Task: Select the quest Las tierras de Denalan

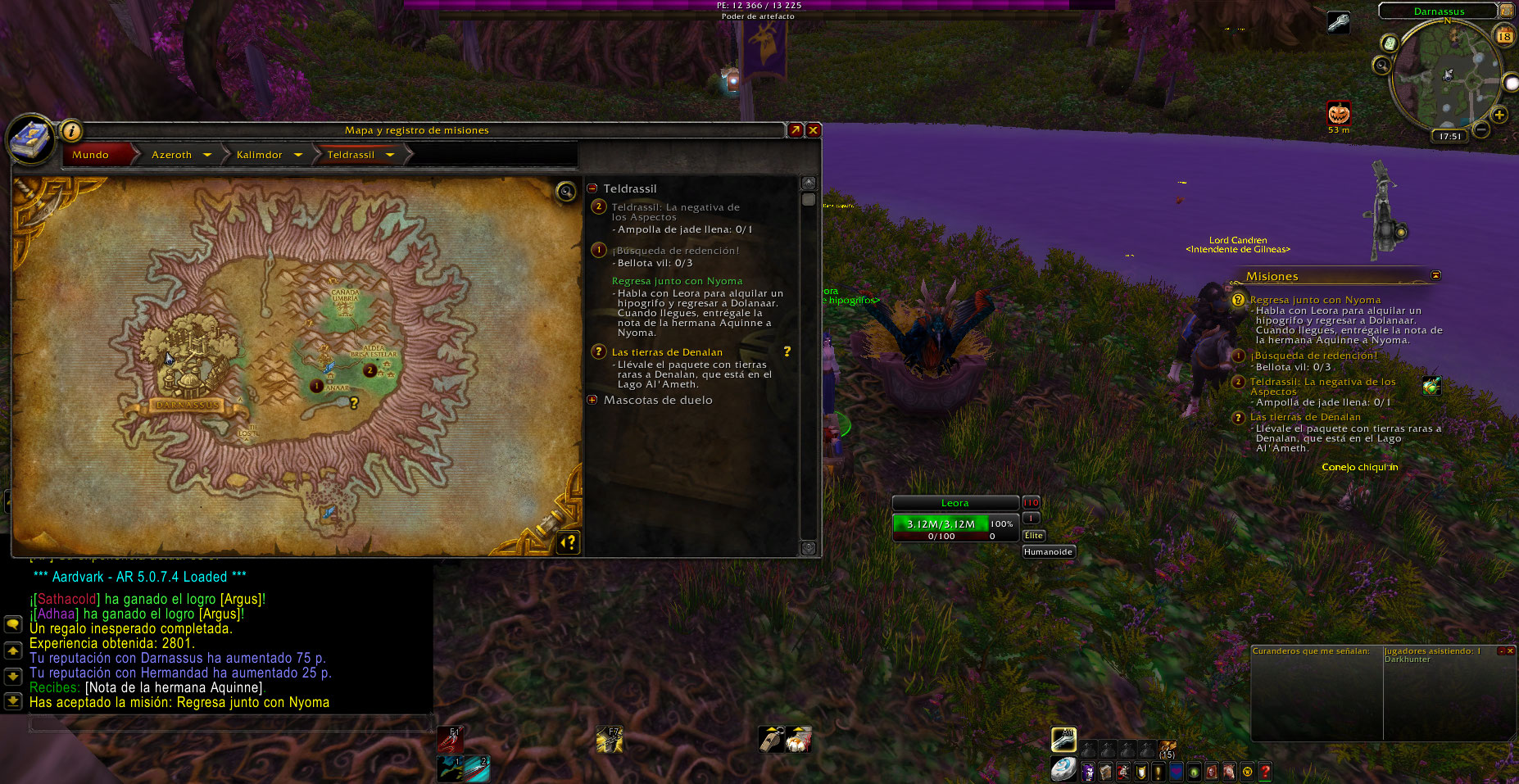Action: pyautogui.click(x=667, y=352)
